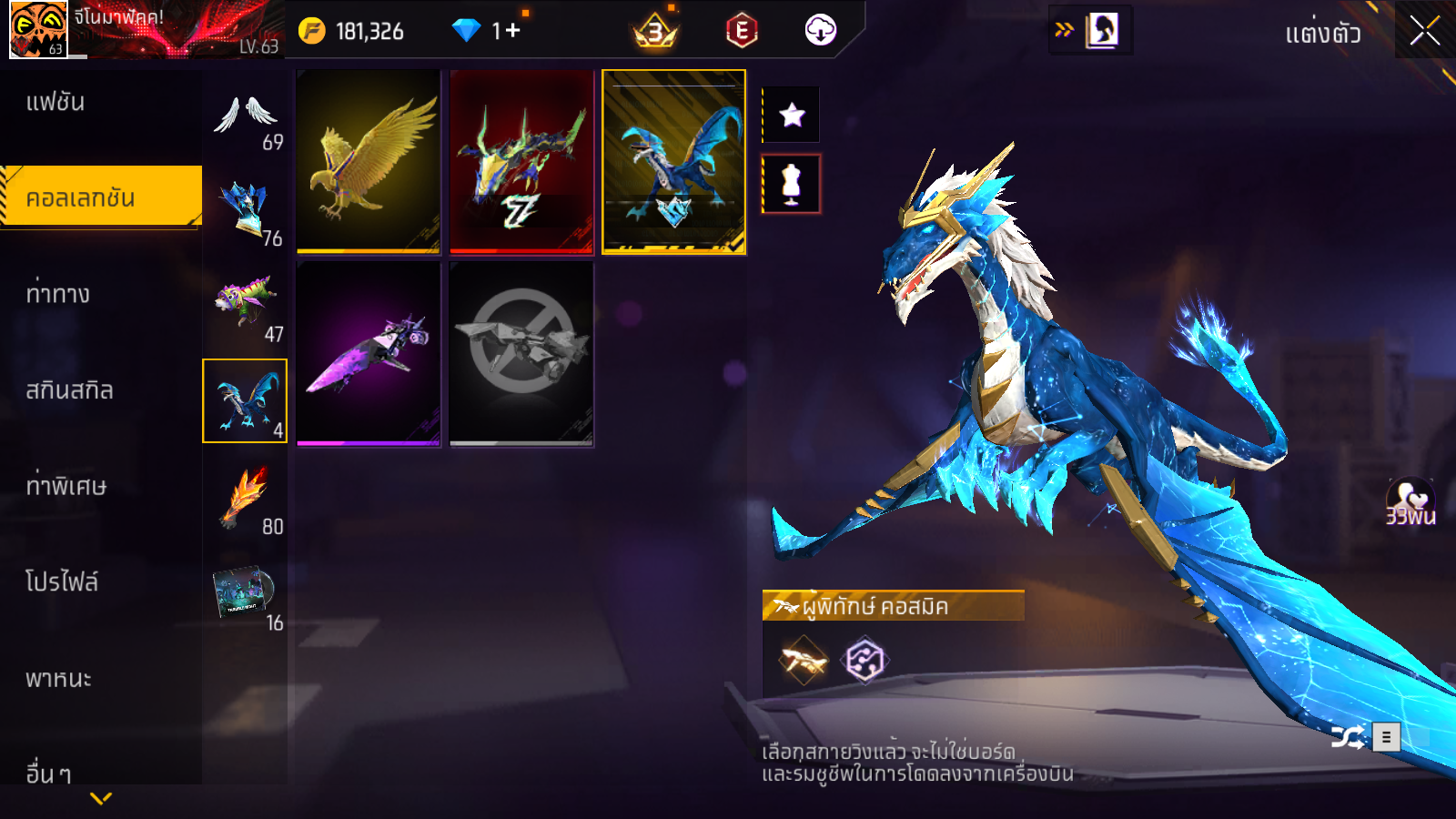1456x819 pixels.
Task: Toggle the shuffle random skin button
Action: tap(1348, 736)
